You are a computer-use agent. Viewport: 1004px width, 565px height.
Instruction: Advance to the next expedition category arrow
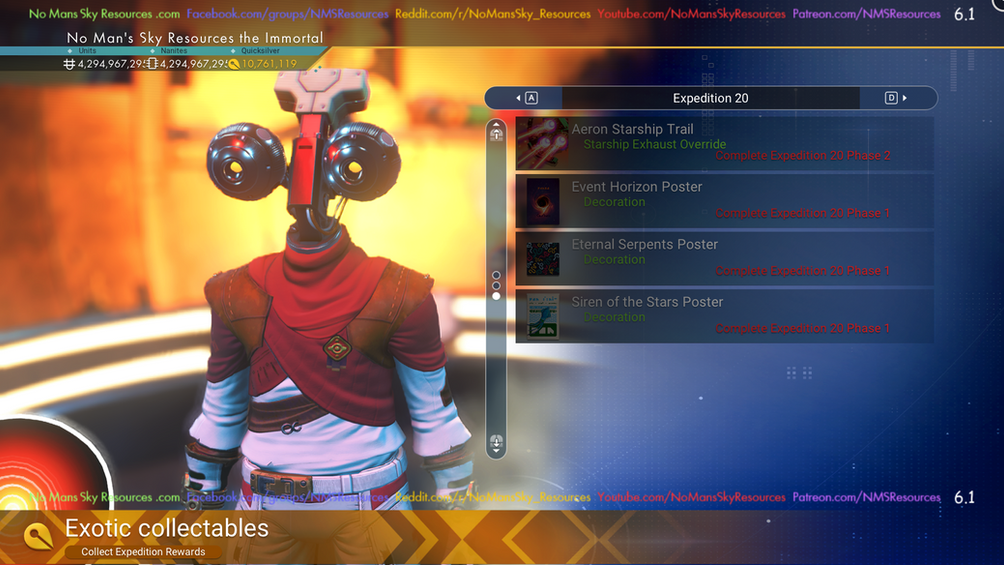[x=897, y=98]
